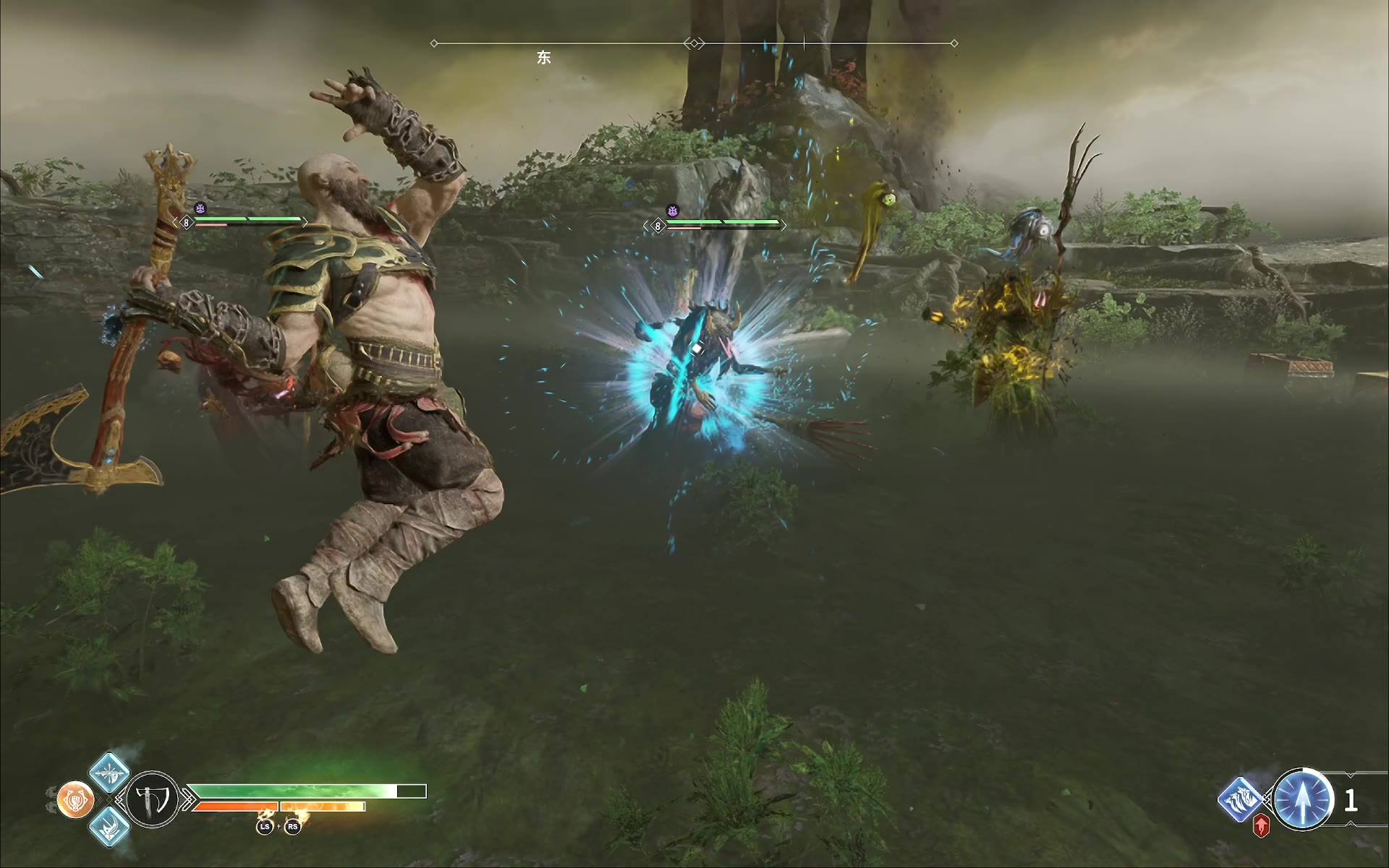Select the Leviathan Axe weapon icon

click(153, 799)
